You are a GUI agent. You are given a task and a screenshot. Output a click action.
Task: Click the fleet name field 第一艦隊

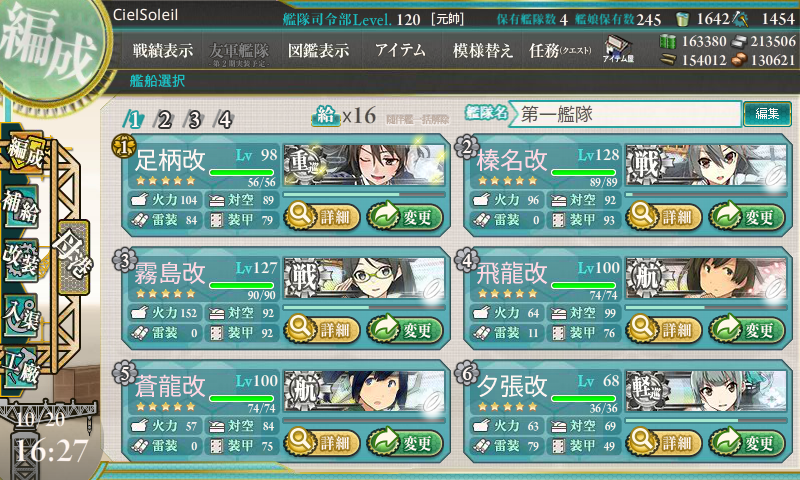point(626,114)
